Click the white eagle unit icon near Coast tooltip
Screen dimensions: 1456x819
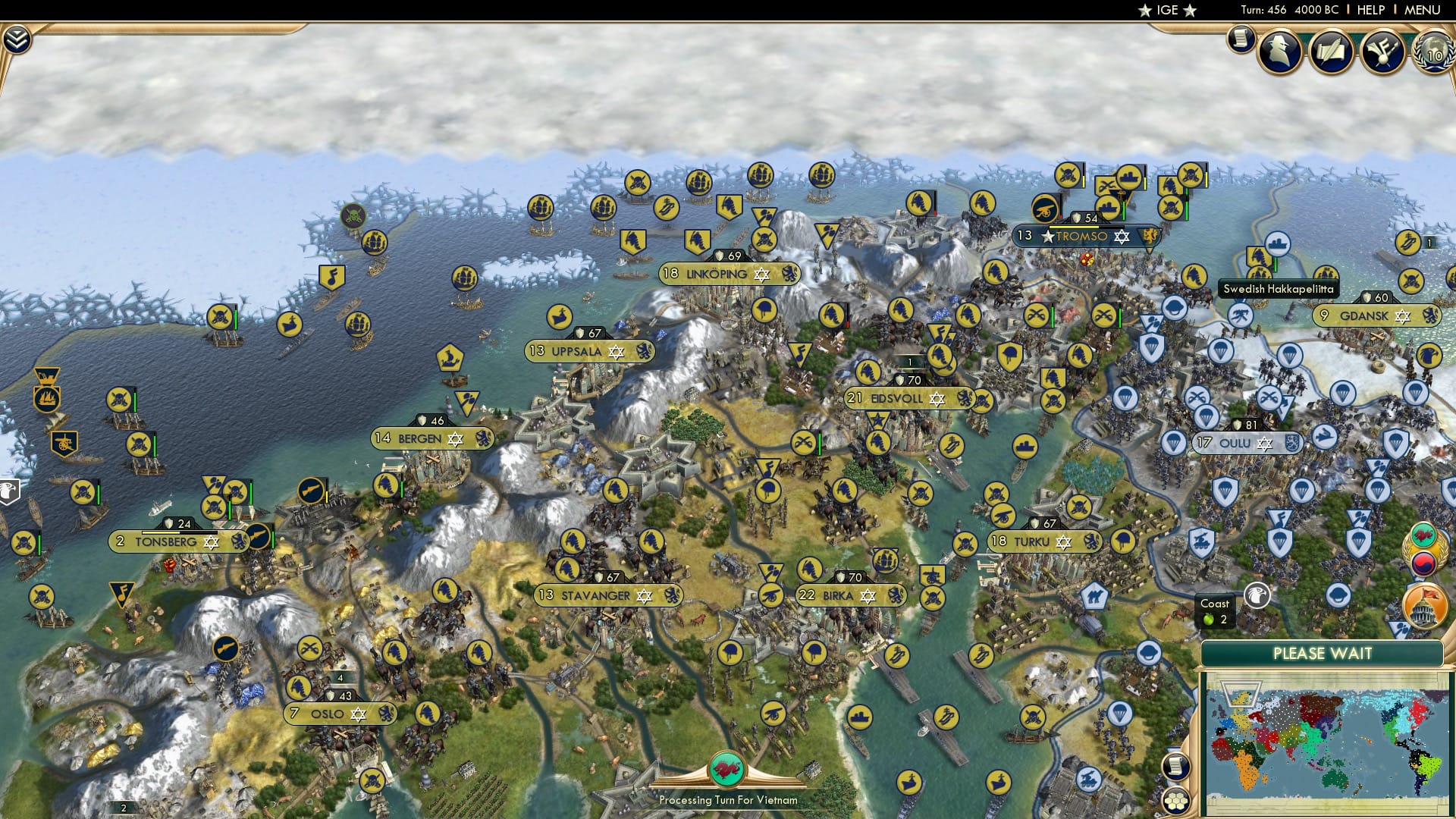point(1256,597)
